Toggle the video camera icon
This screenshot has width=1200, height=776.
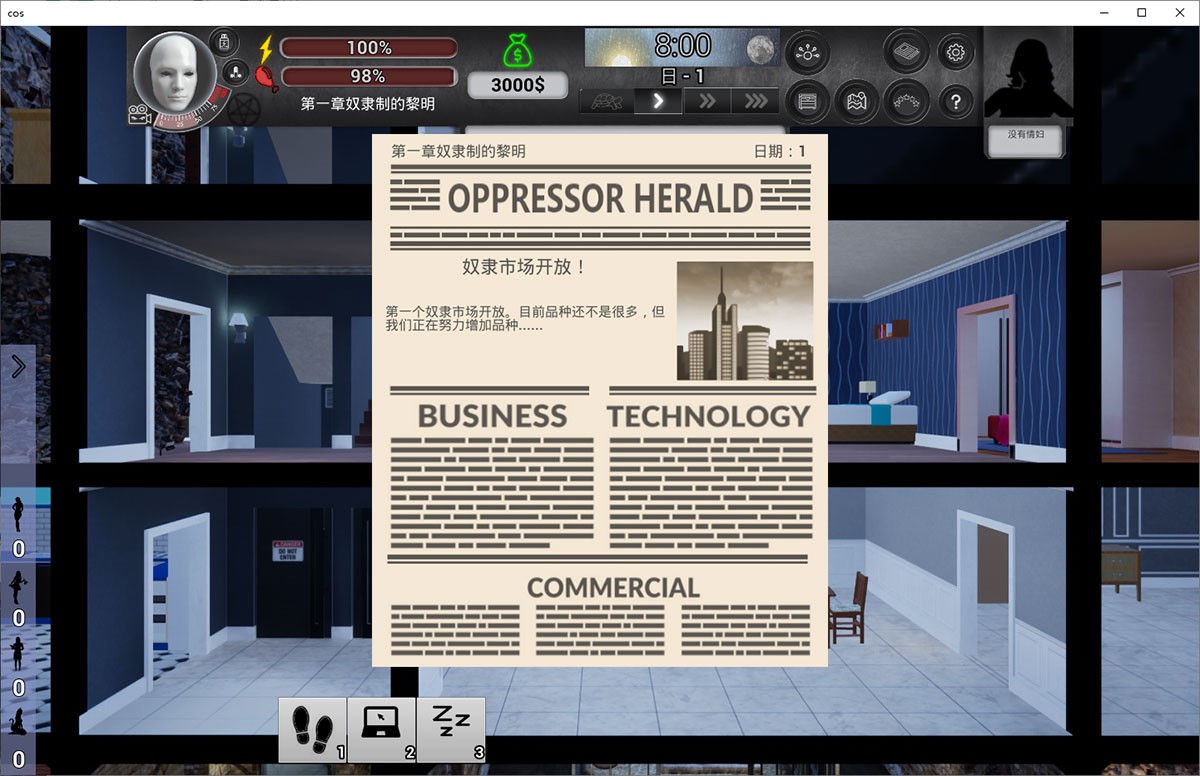coord(139,116)
